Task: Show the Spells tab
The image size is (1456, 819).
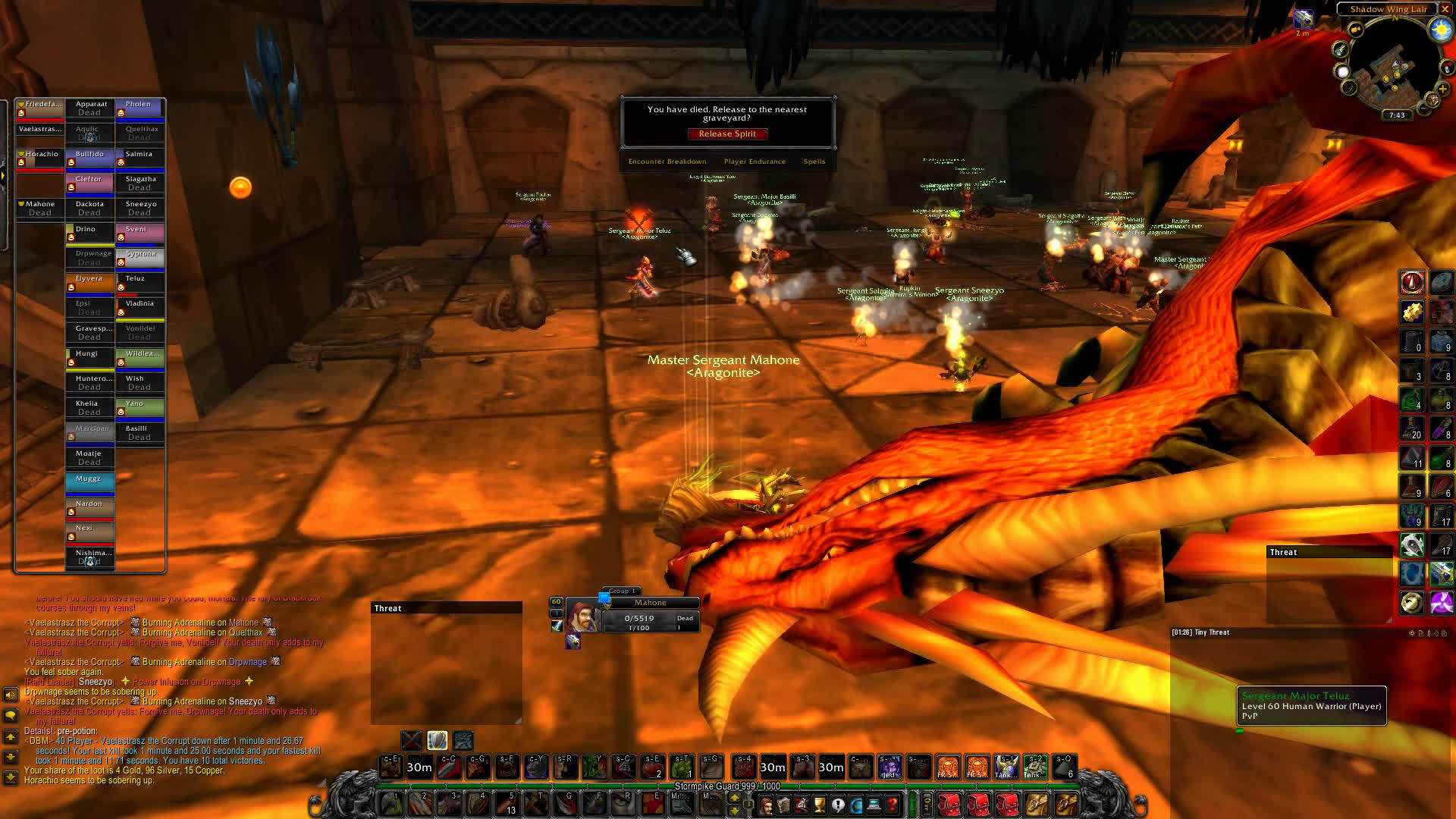Action: coord(814,162)
